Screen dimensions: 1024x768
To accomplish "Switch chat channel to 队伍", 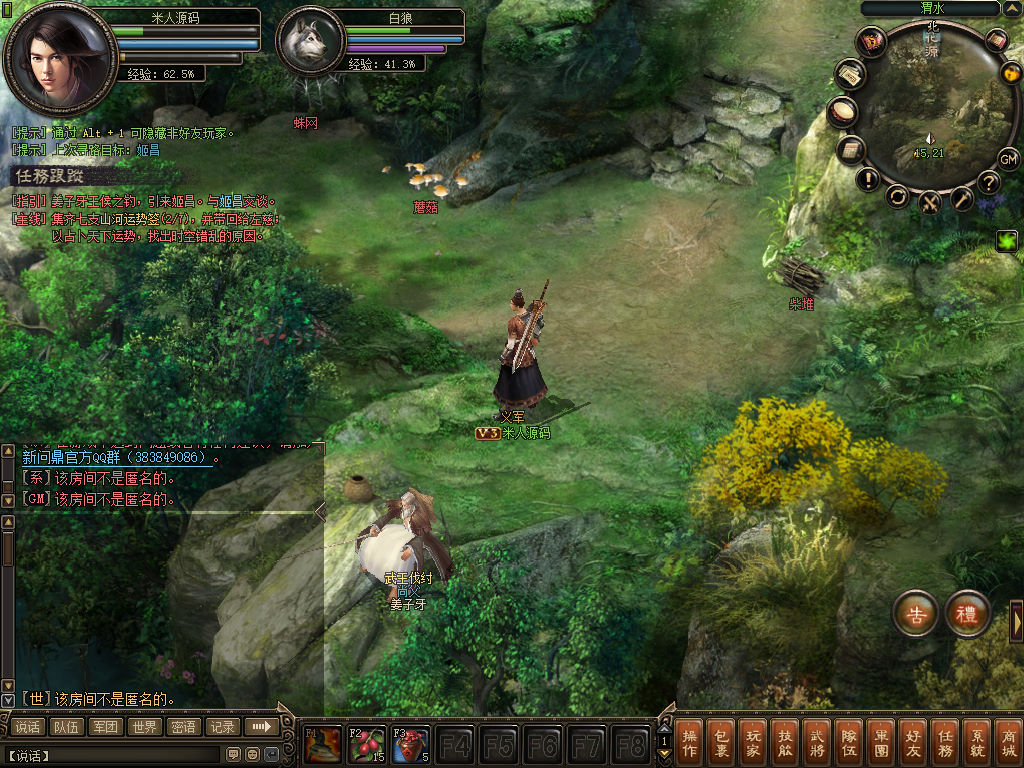I will click(67, 727).
